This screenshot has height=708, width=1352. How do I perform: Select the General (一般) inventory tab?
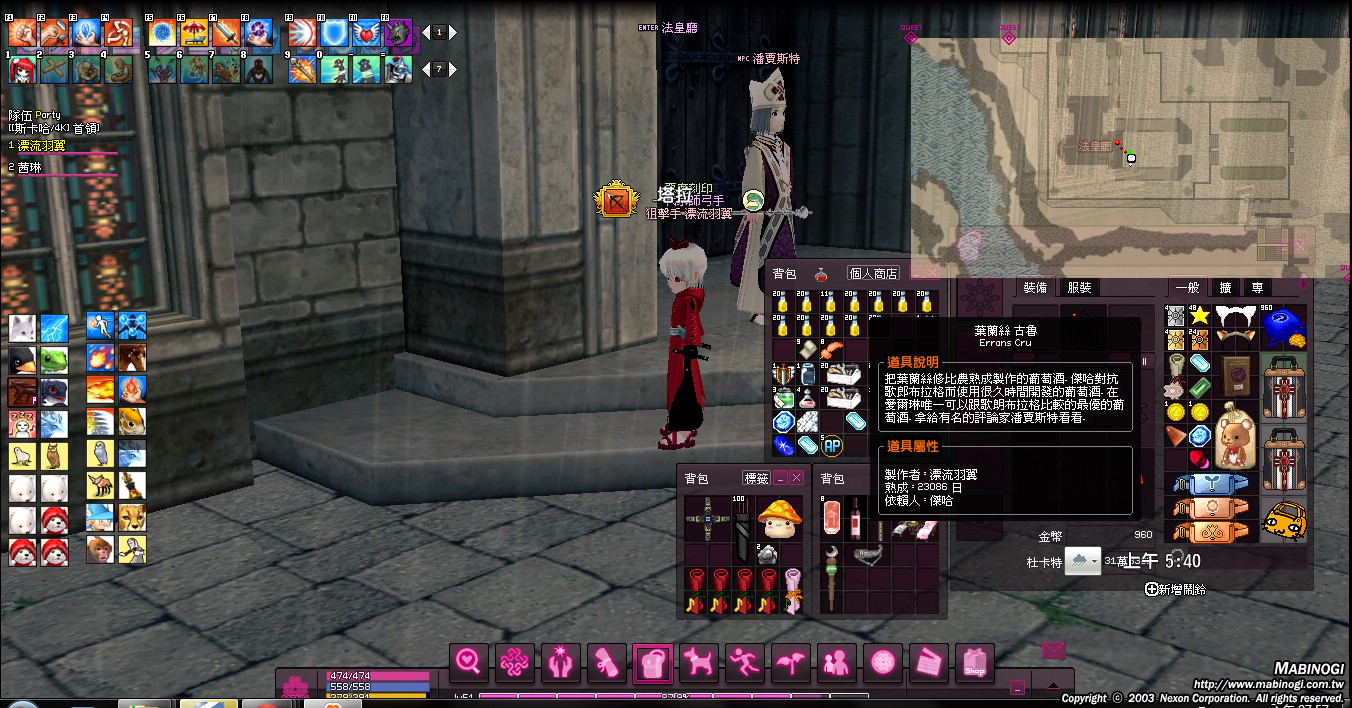point(1187,288)
